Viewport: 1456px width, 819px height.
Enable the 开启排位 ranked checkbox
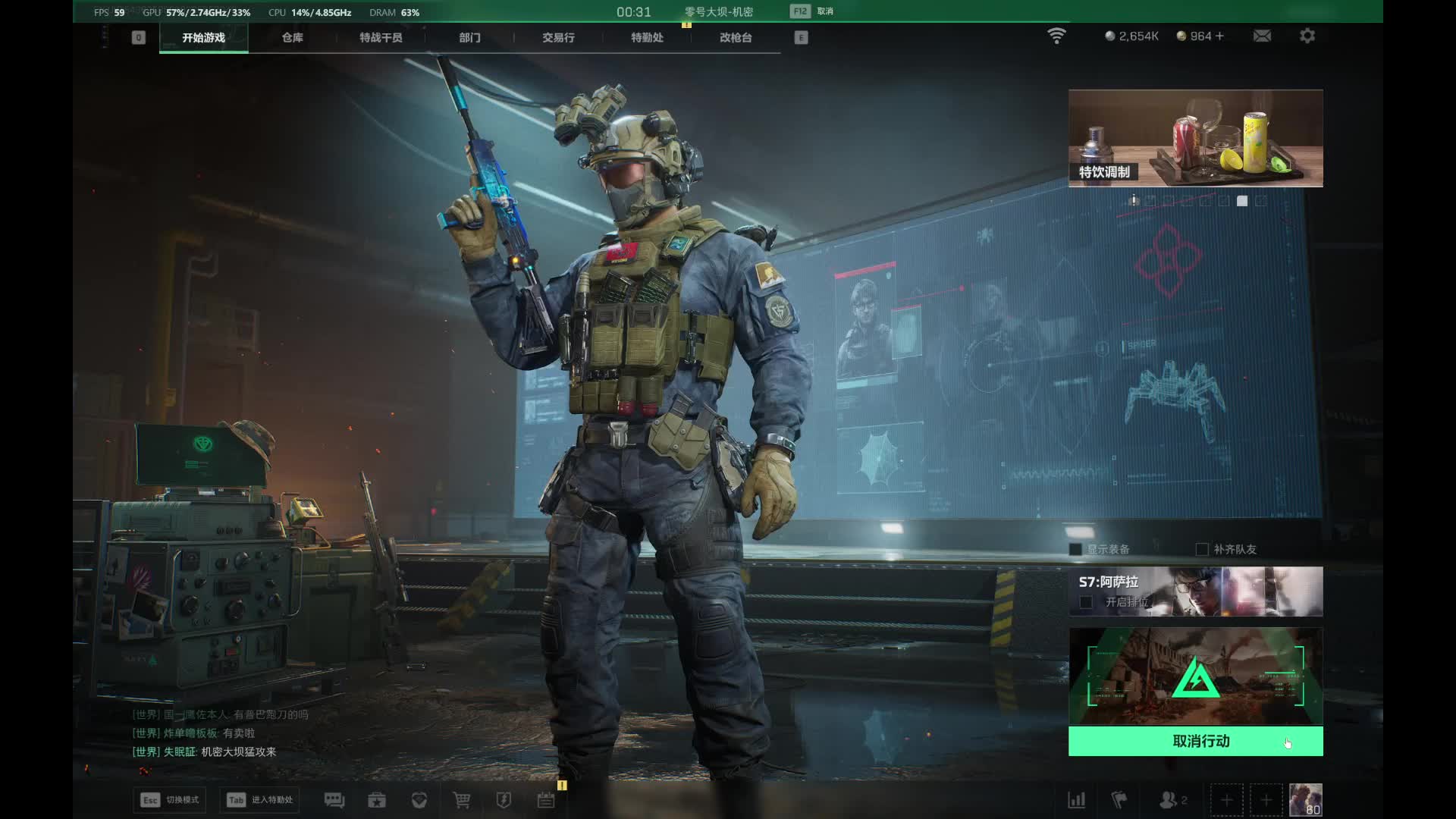[x=1086, y=601]
